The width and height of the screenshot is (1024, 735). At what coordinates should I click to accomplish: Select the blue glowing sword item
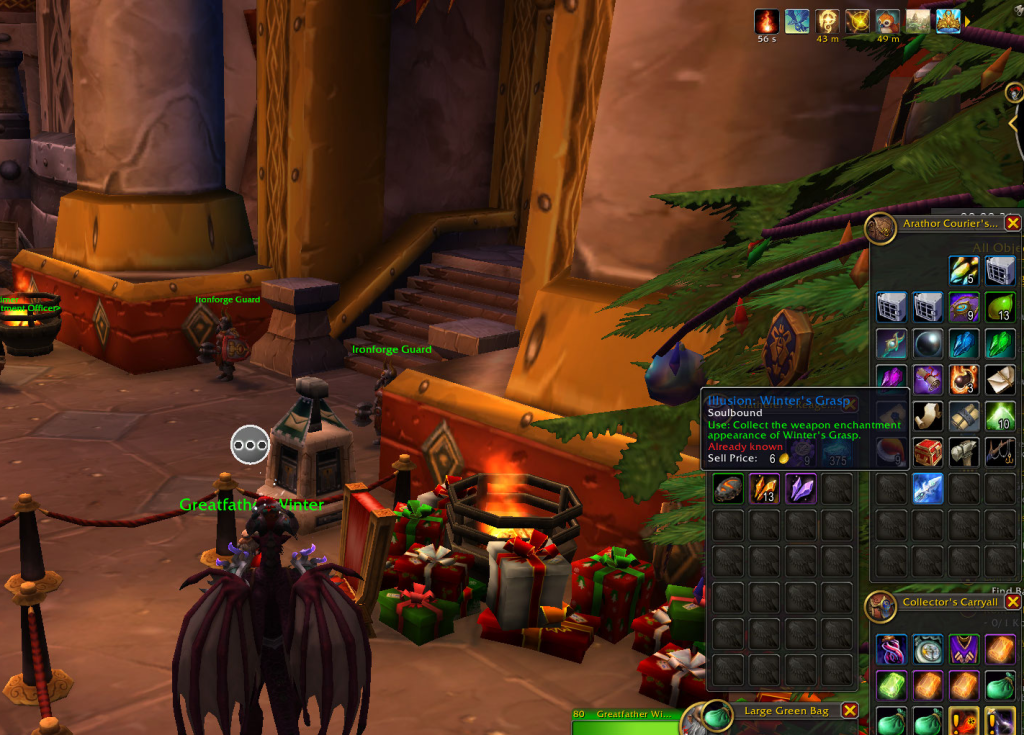coord(928,488)
